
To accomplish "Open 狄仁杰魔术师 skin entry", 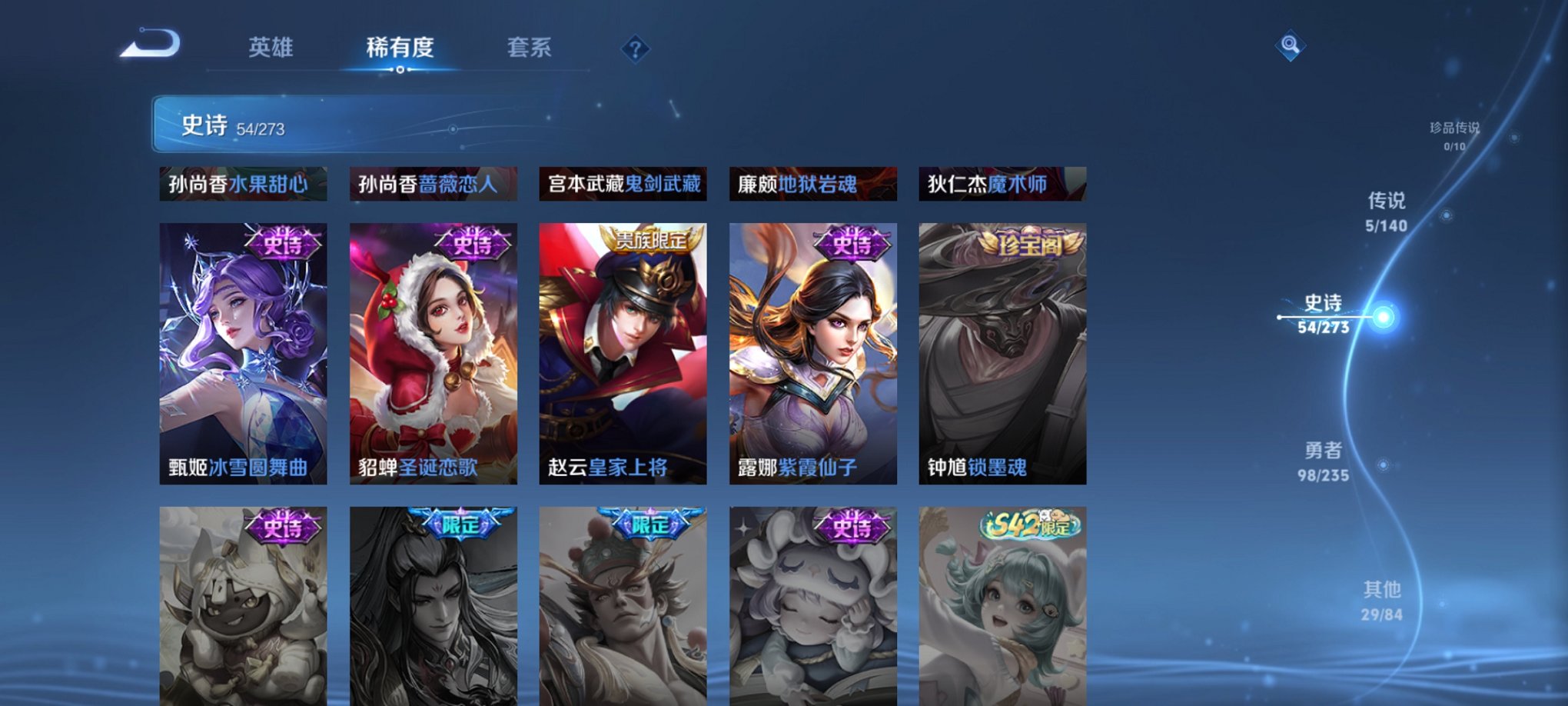I will pyautogui.click(x=999, y=185).
